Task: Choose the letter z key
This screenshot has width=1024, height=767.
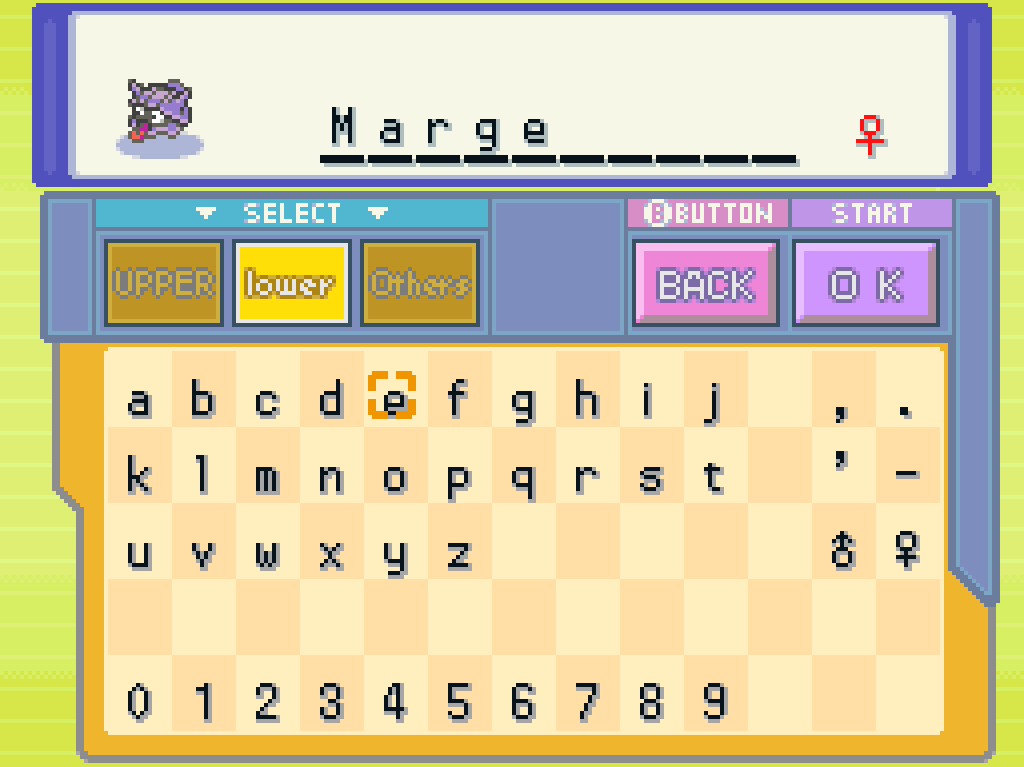Action: click(x=458, y=553)
